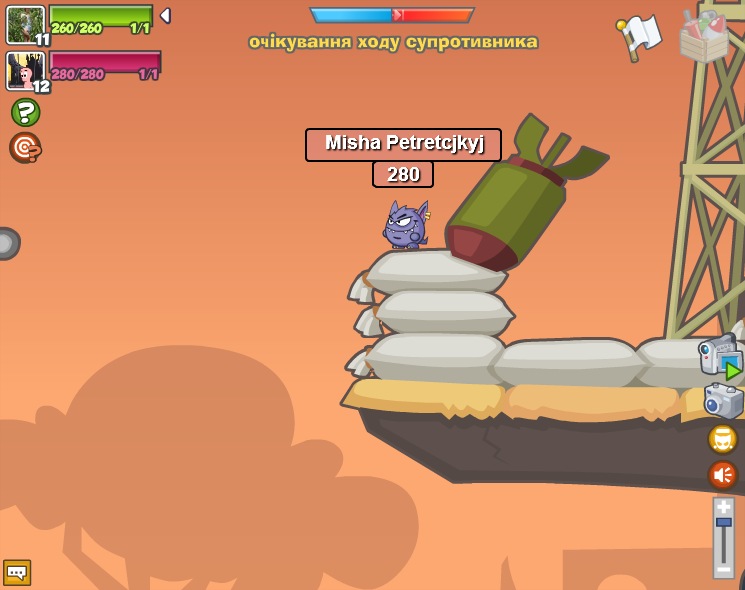This screenshot has width=745, height=590.
Task: Click the yellow round character face button
Action: (x=722, y=439)
